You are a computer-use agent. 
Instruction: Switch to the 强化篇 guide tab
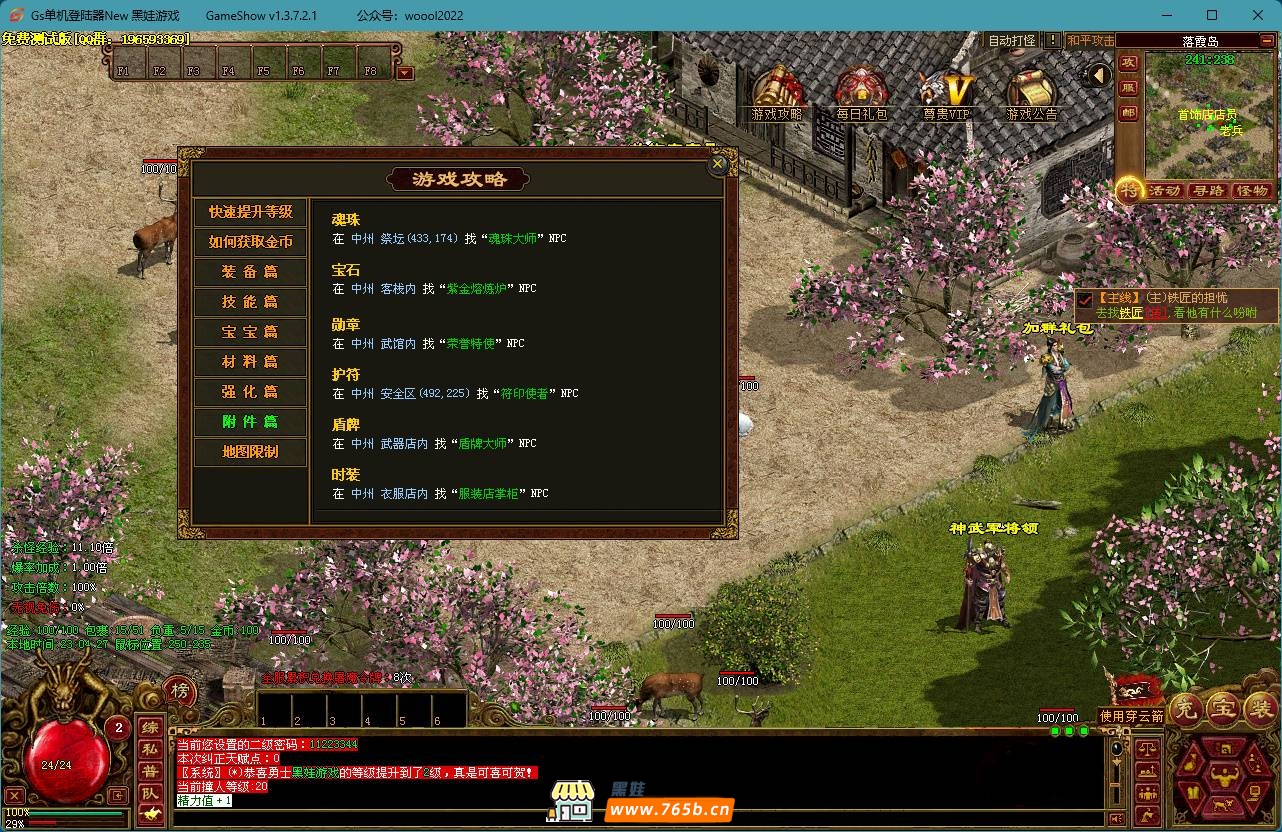(251, 392)
